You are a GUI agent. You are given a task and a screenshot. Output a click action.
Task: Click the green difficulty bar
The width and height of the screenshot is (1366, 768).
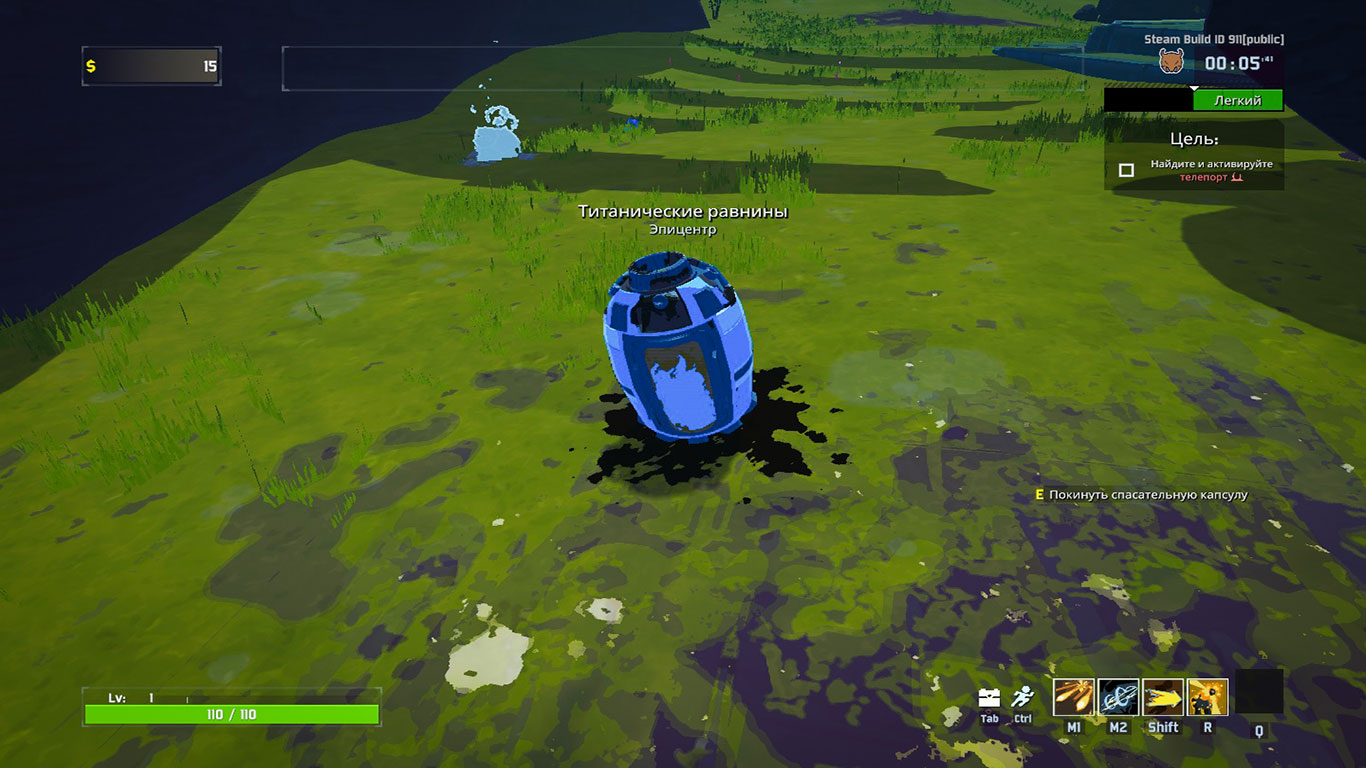1237,100
